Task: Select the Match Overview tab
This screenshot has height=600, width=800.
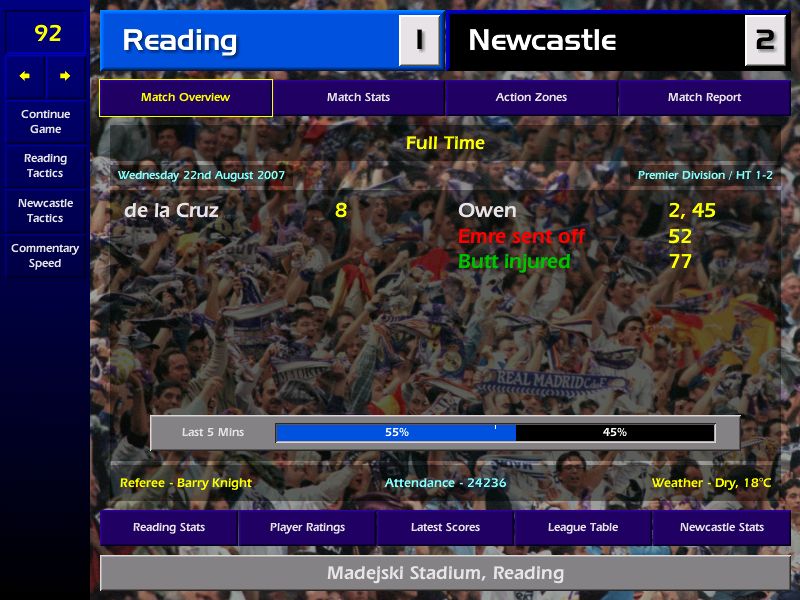Action: [186, 98]
